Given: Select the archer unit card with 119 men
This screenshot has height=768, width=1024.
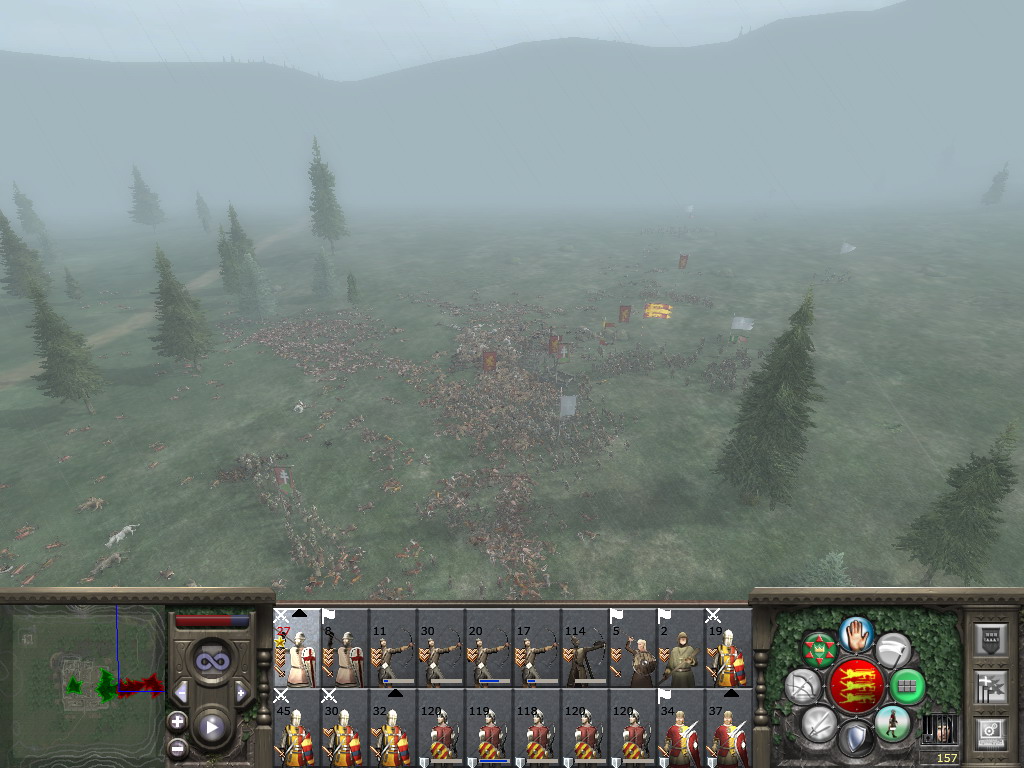Looking at the screenshot, I should (x=489, y=728).
